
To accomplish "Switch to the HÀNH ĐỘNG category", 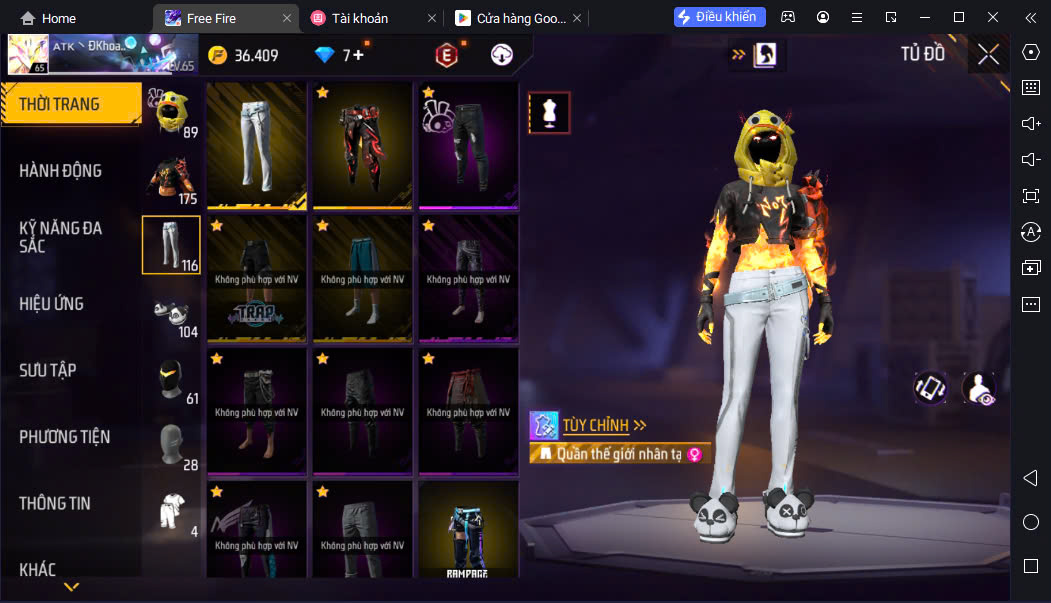I will 61,171.
